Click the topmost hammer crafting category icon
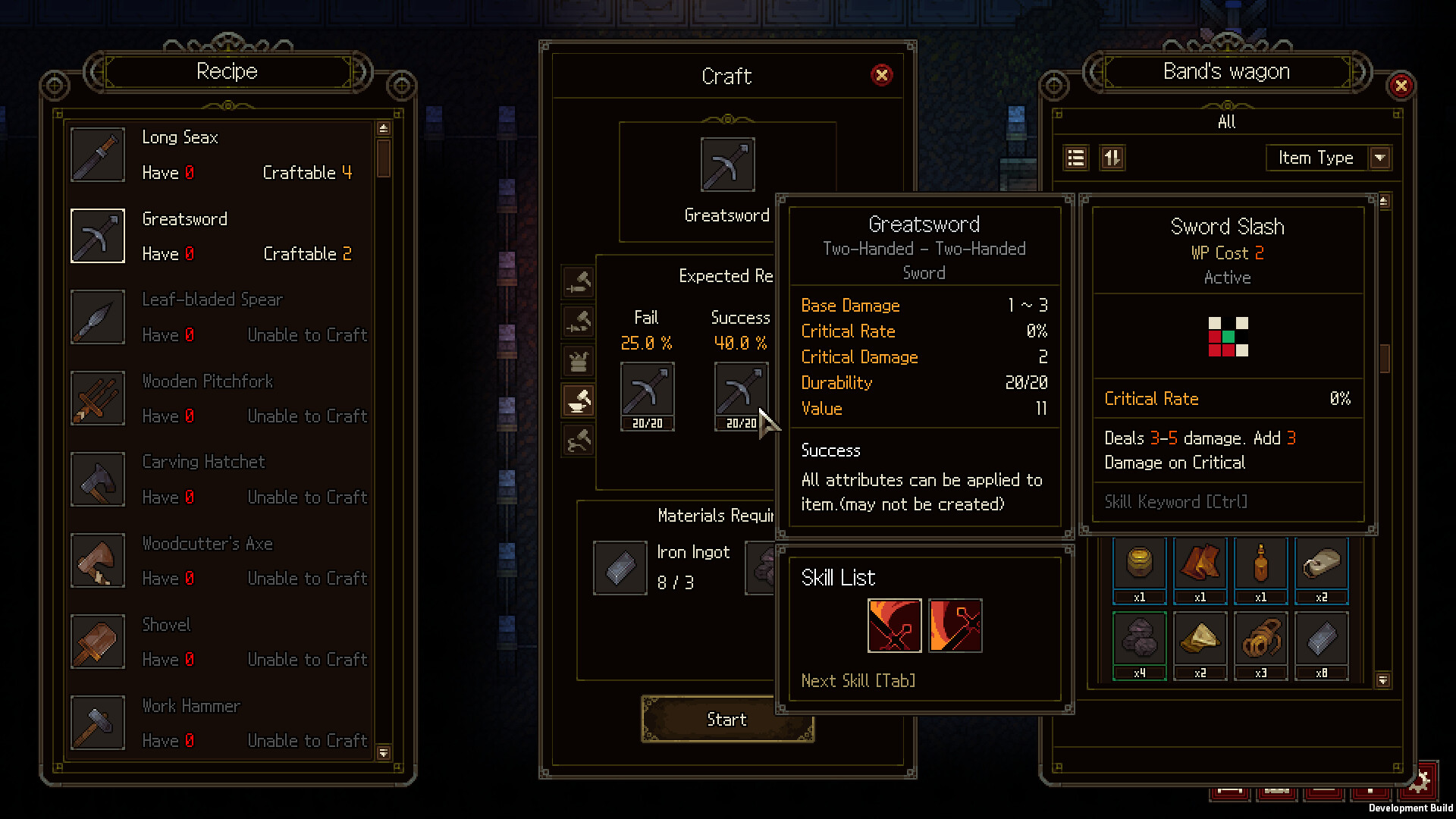 [x=578, y=281]
